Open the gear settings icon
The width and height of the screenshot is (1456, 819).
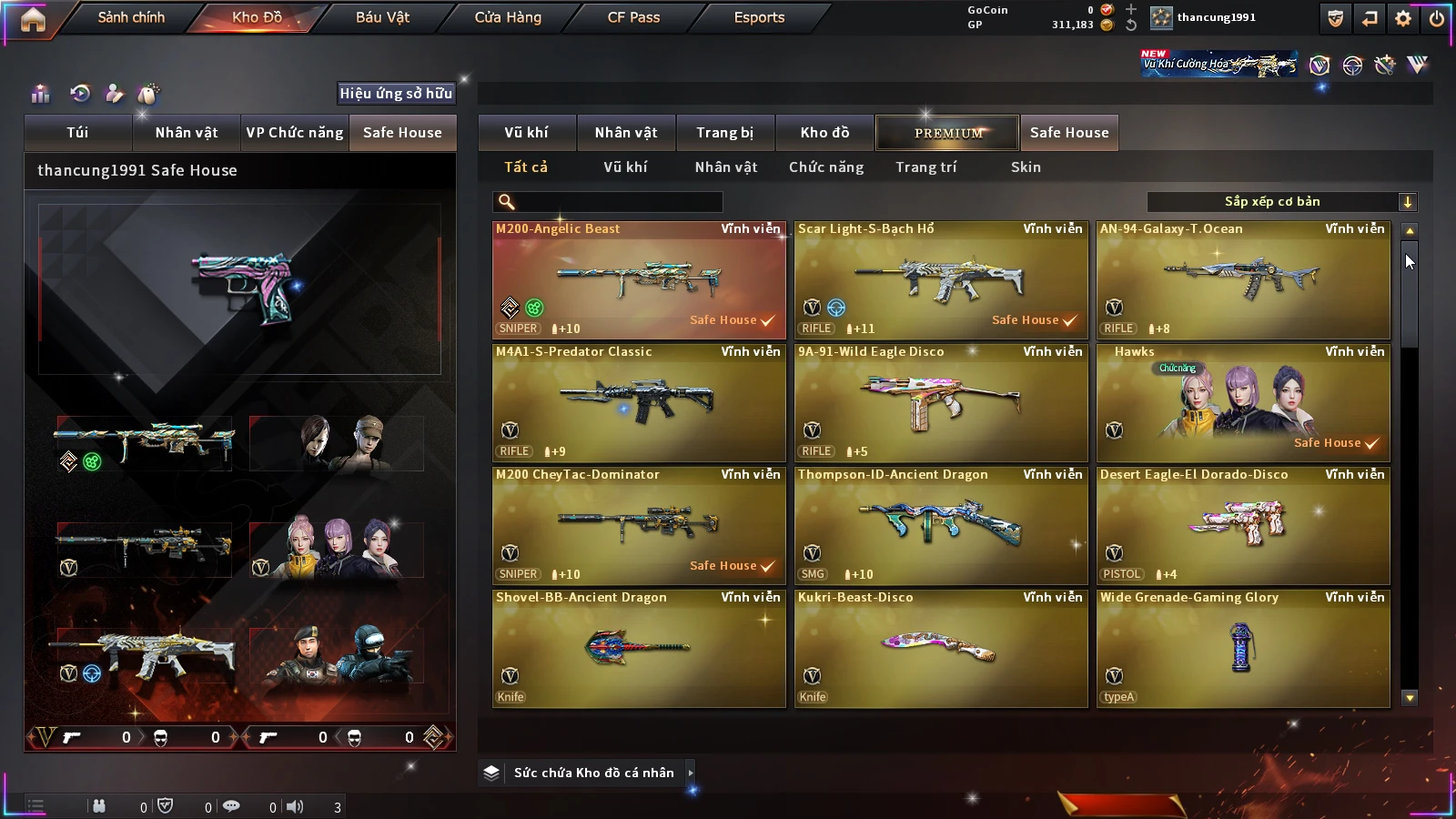click(x=1403, y=18)
